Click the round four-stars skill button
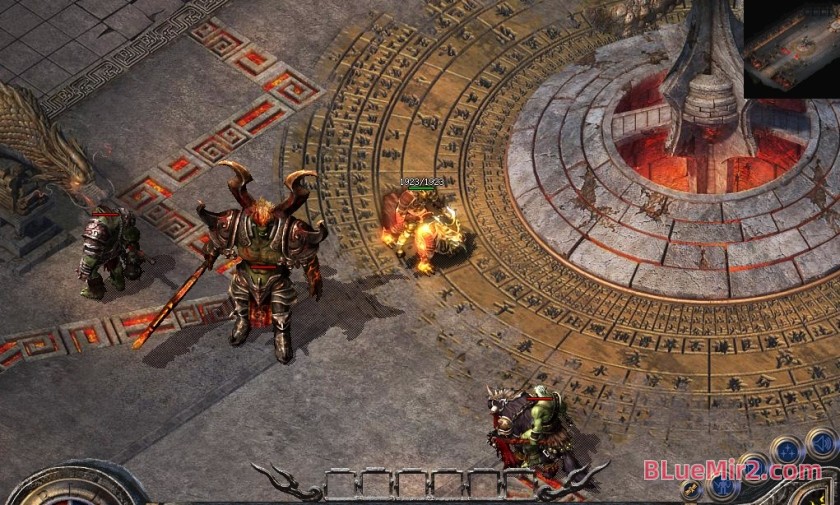 coord(788,450)
